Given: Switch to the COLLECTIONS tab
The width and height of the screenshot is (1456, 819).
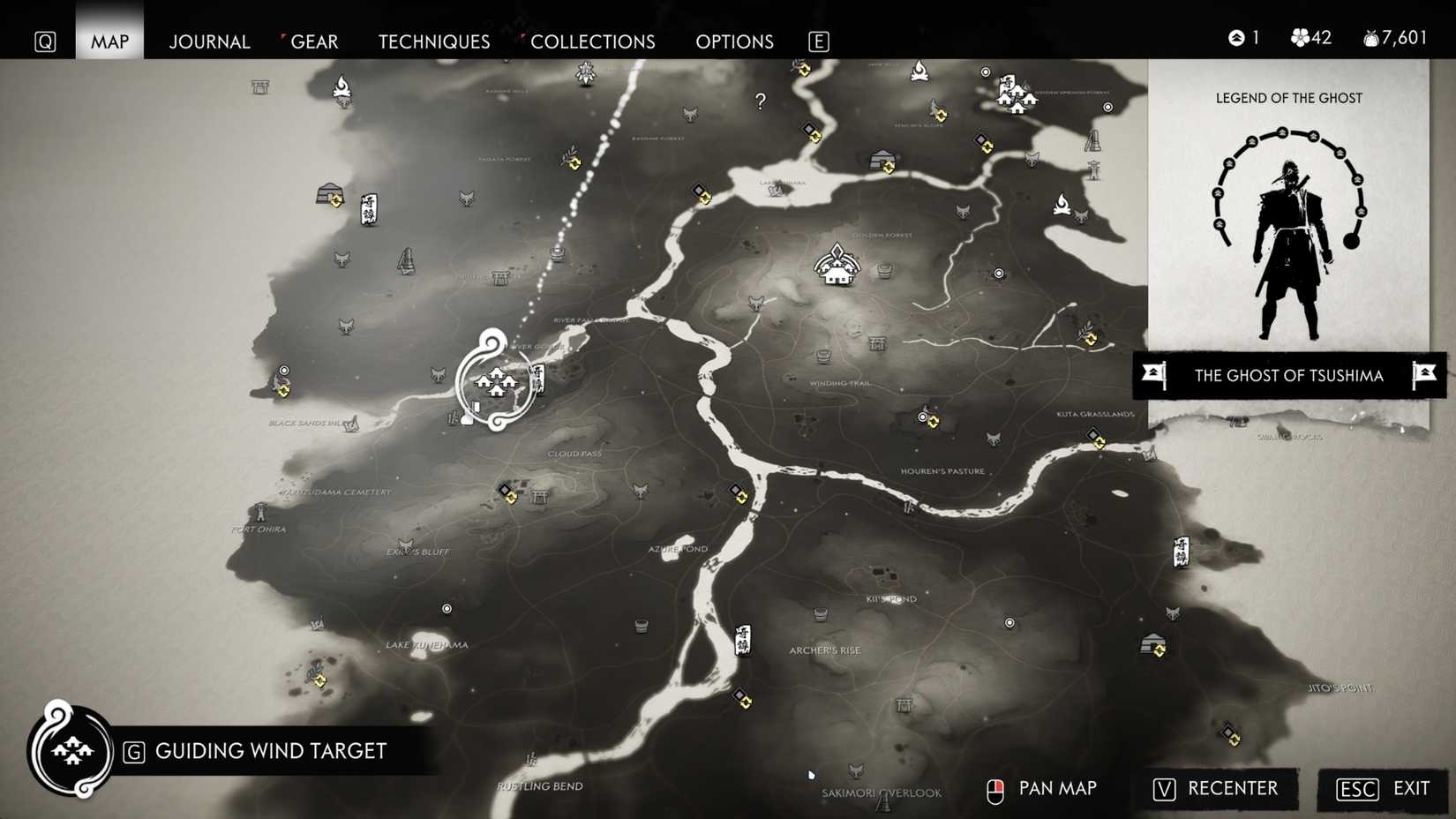Looking at the screenshot, I should click(x=591, y=41).
